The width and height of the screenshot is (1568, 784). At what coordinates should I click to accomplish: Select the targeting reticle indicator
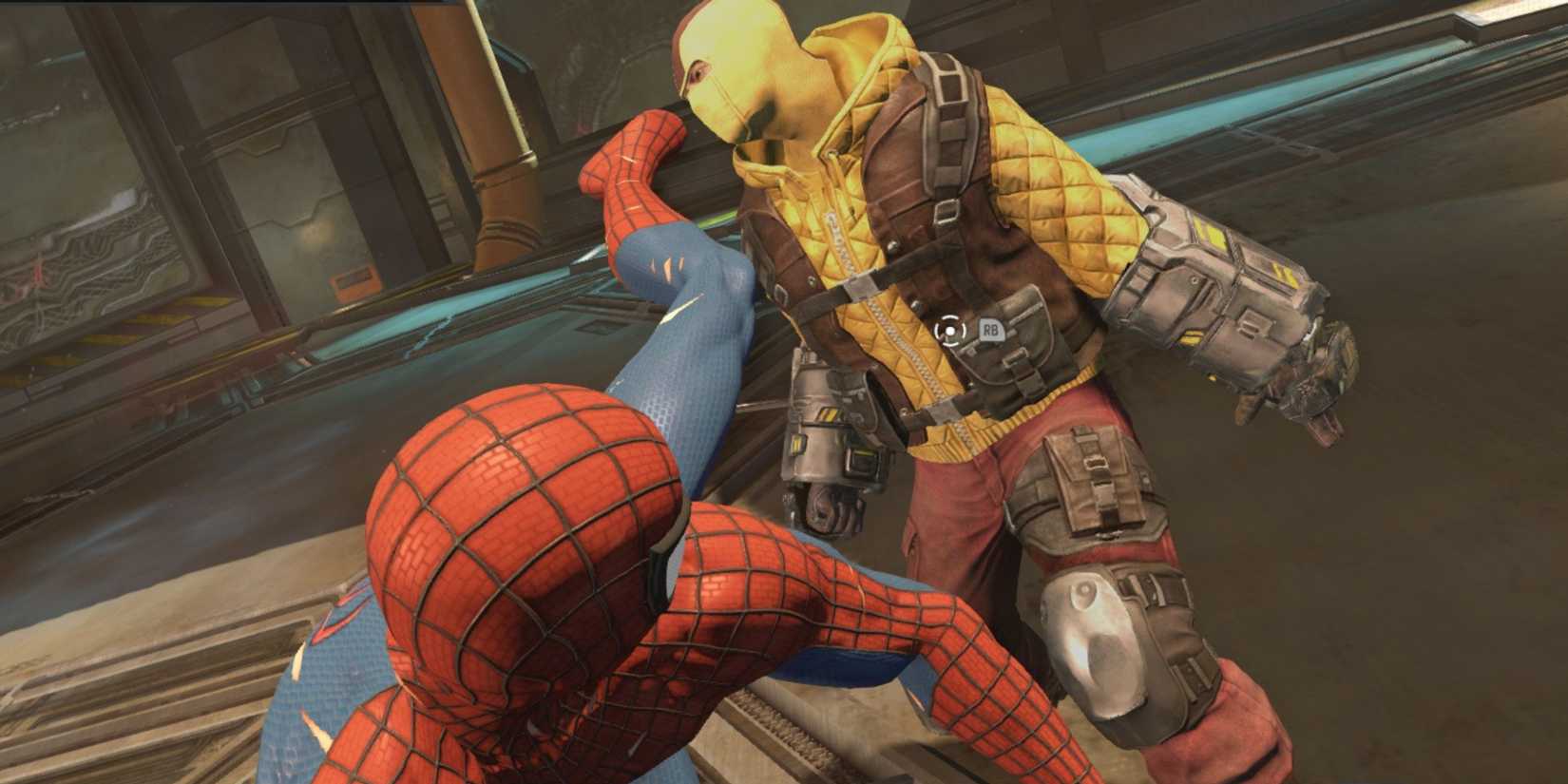[949, 330]
